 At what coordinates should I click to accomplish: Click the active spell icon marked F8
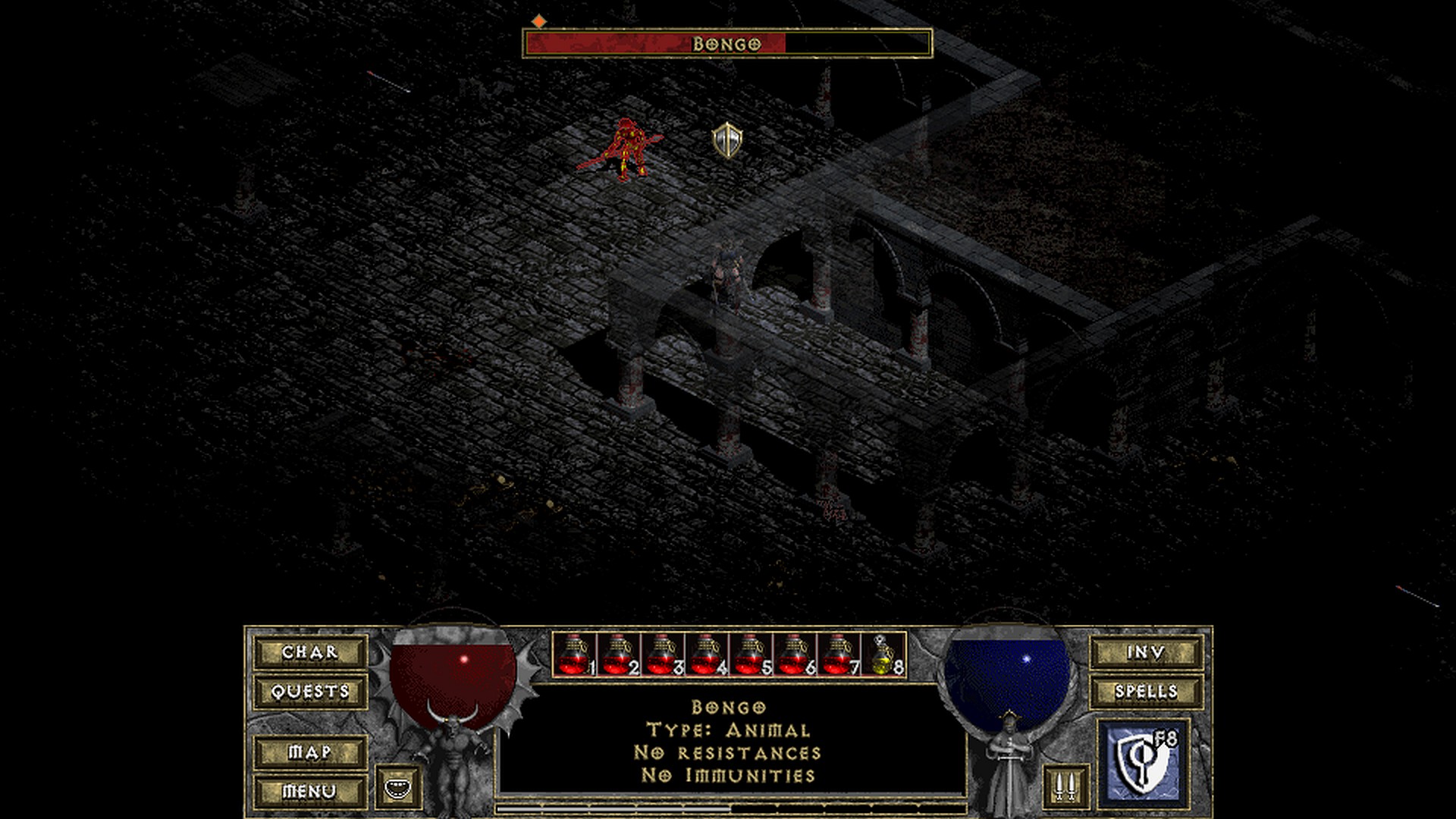pos(1142,764)
